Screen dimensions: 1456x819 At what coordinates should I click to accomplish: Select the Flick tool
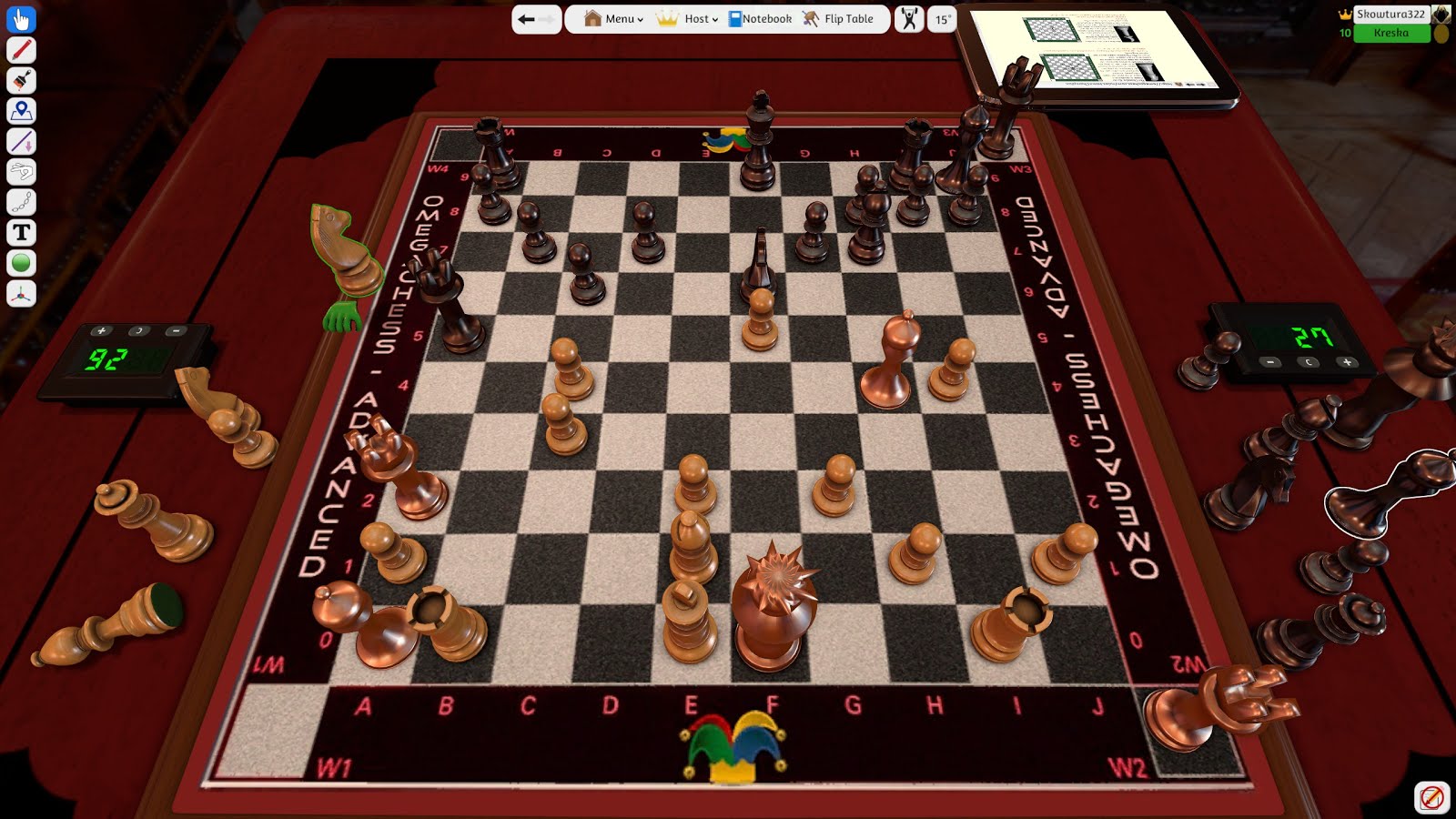tap(20, 172)
